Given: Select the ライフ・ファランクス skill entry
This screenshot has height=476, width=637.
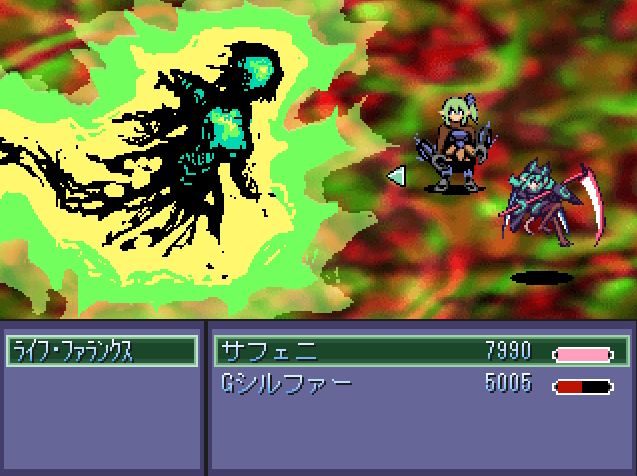Looking at the screenshot, I should (100, 351).
